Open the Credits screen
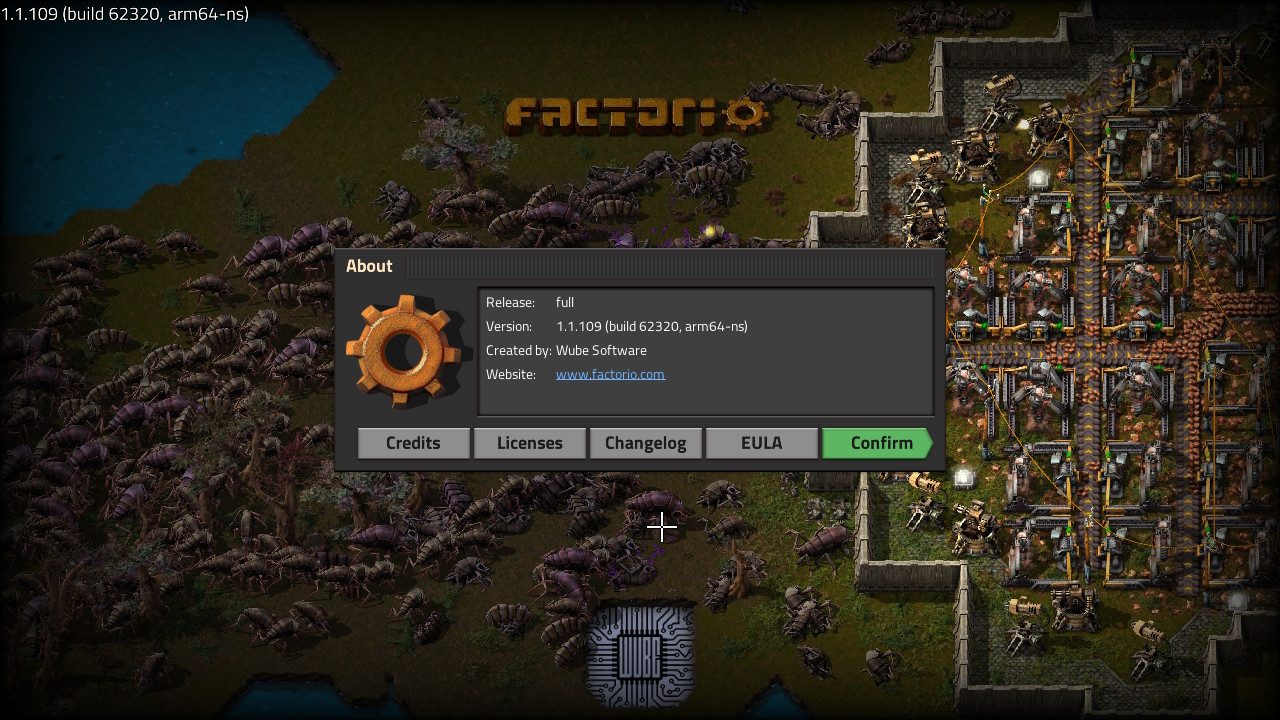1280x720 pixels. (x=413, y=443)
